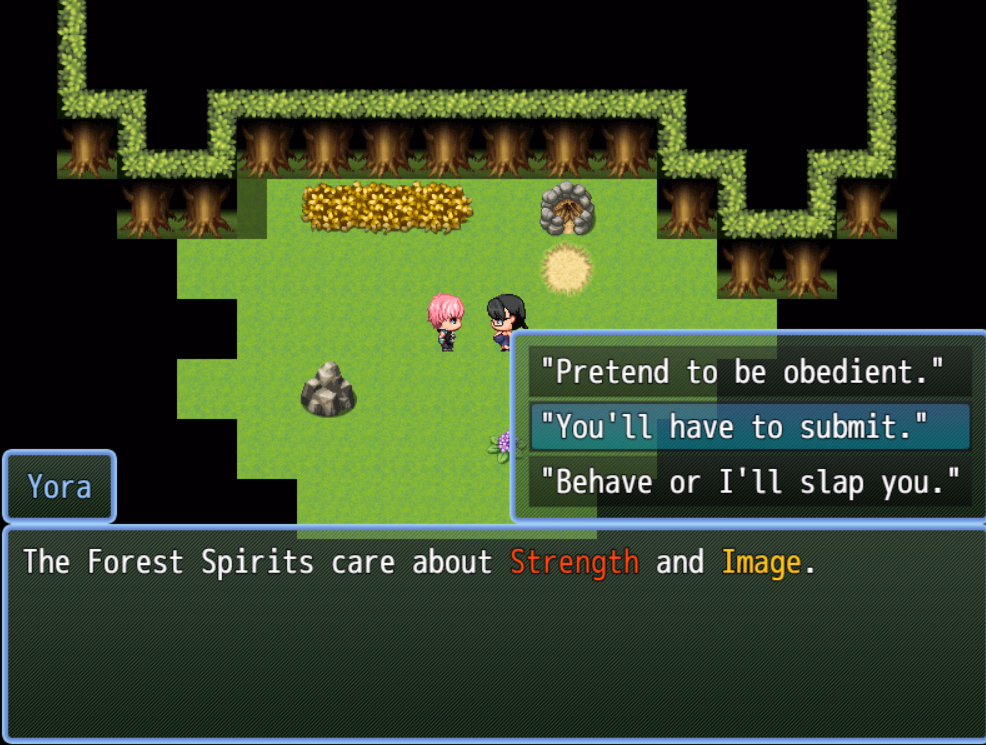Viewport: 986px width, 745px height.
Task: Pick the "Behave or I'll slap you." response
Action: pos(748,482)
